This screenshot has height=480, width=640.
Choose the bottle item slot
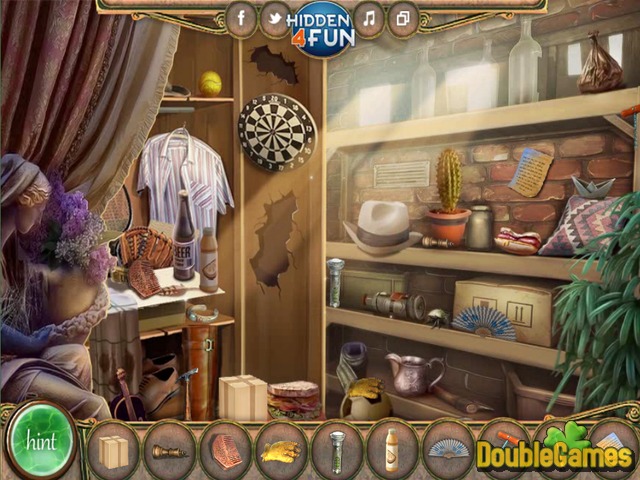pyautogui.click(x=392, y=449)
